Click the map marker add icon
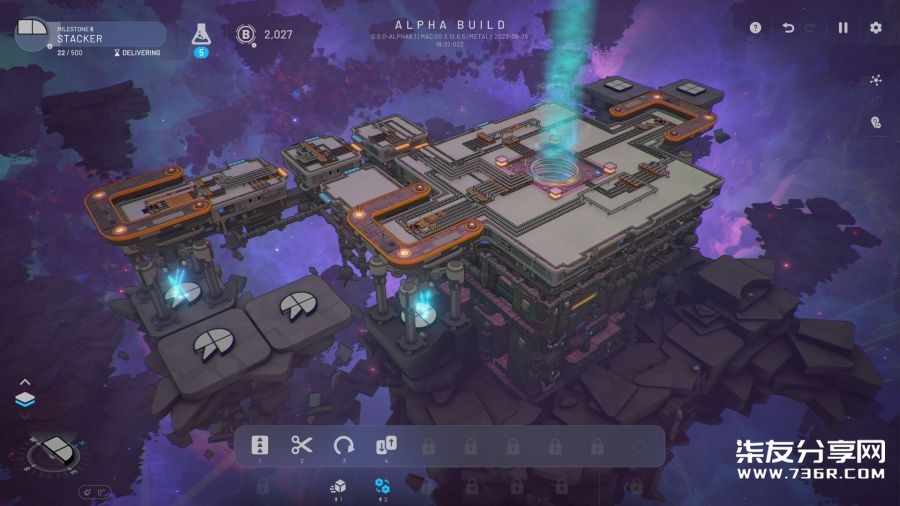The image size is (900, 506). point(876,123)
